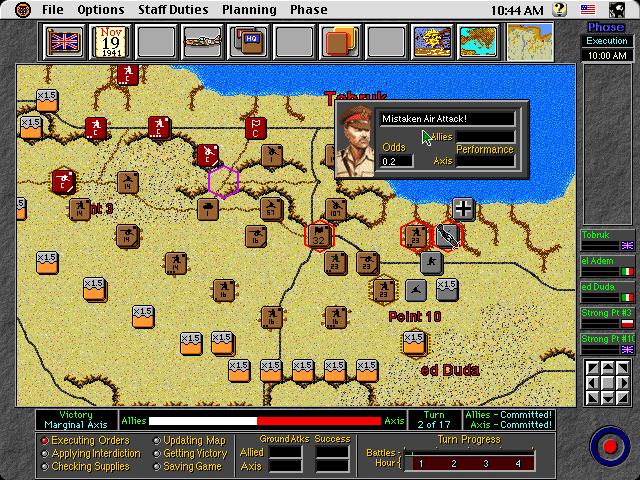Open the Phase menu
The height and width of the screenshot is (480, 640).
coord(308,10)
